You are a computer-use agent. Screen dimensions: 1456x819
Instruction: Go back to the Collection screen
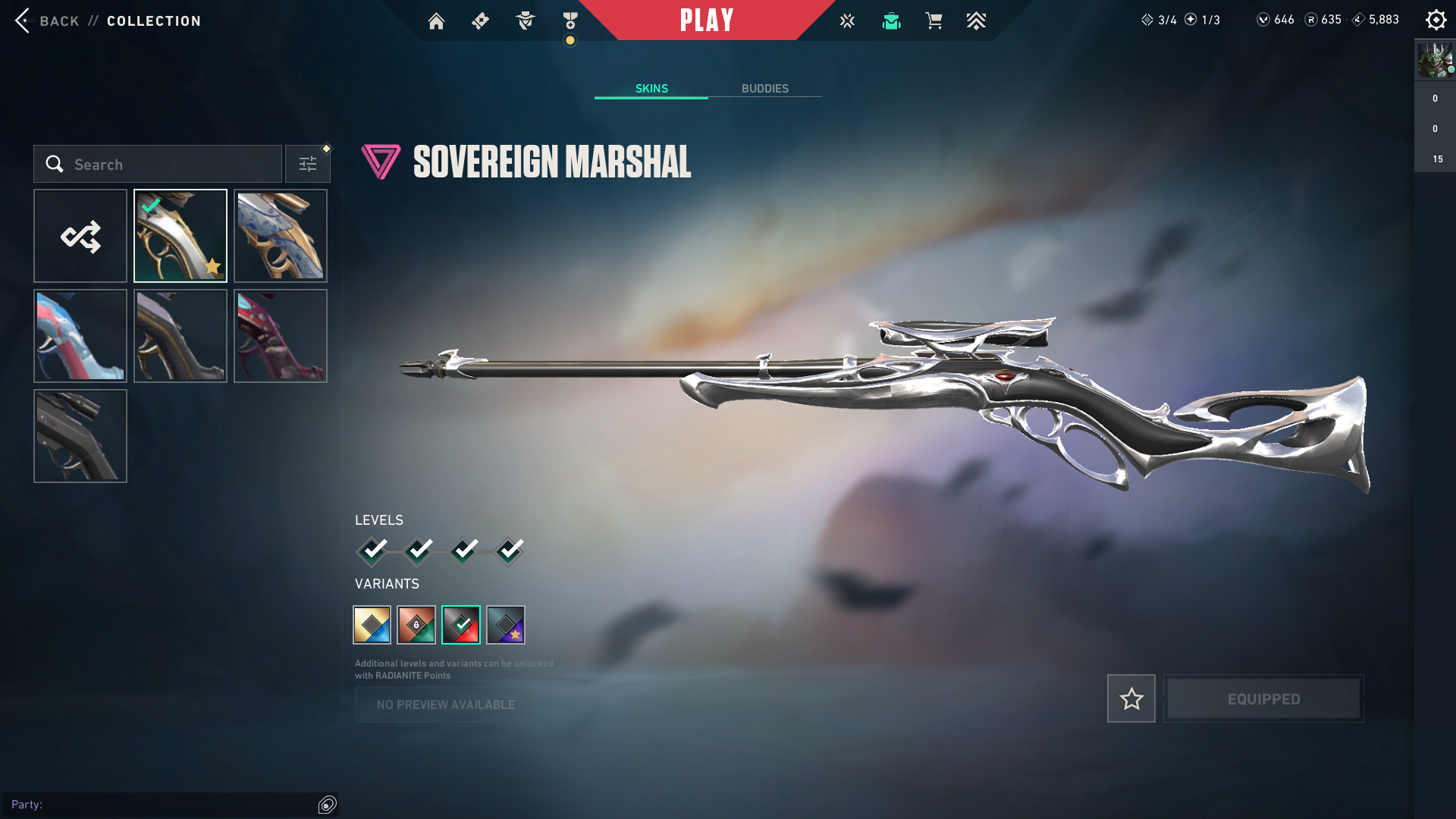click(45, 20)
